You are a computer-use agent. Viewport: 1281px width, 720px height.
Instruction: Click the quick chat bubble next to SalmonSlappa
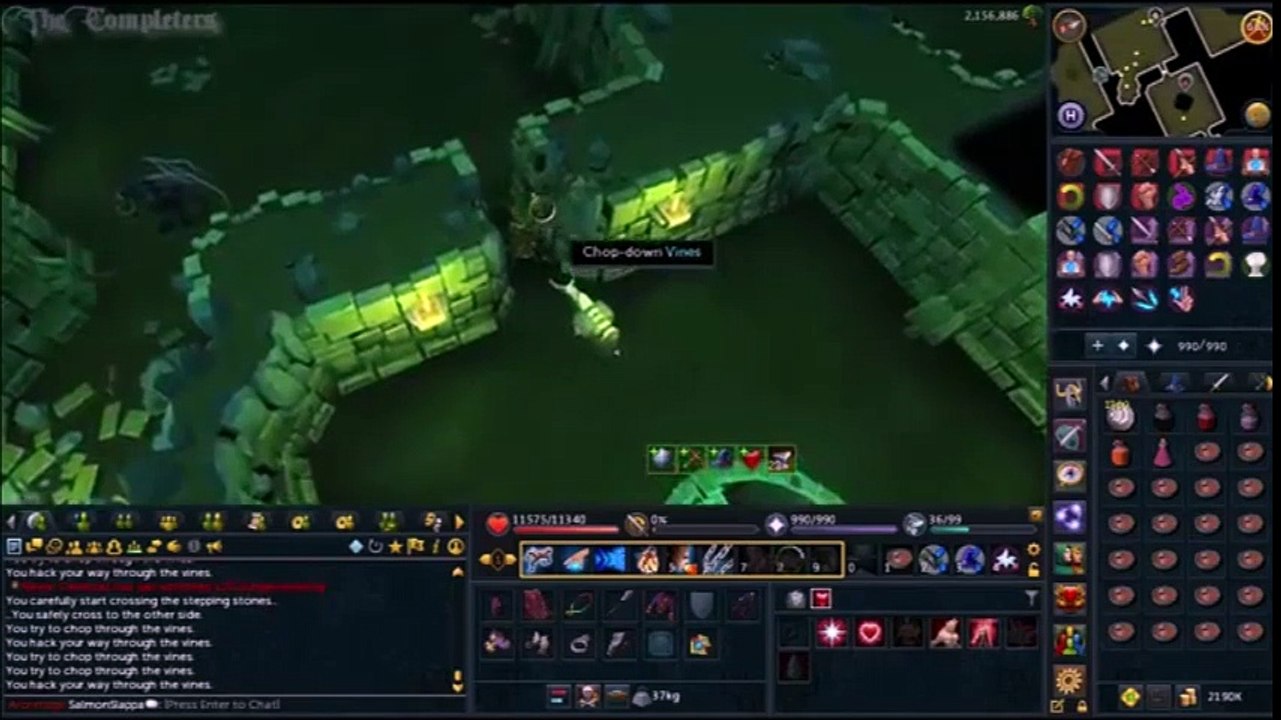point(152,703)
